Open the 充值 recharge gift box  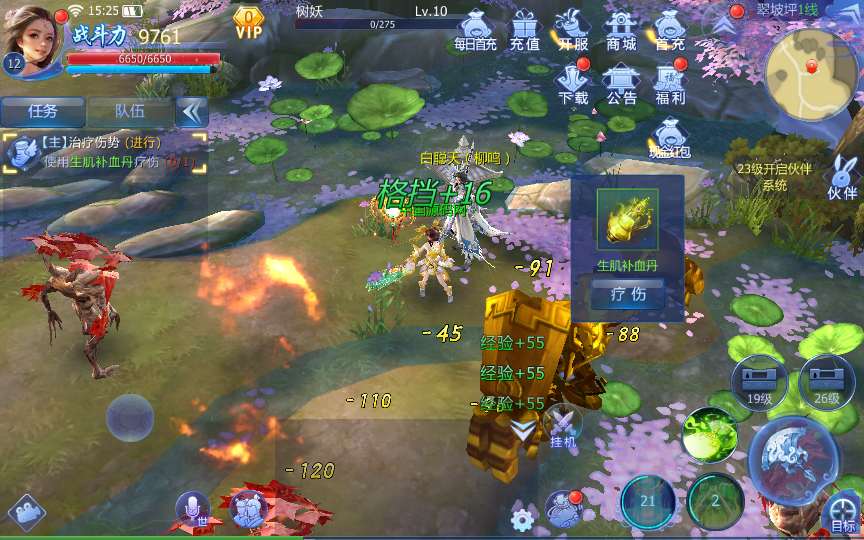[x=524, y=30]
